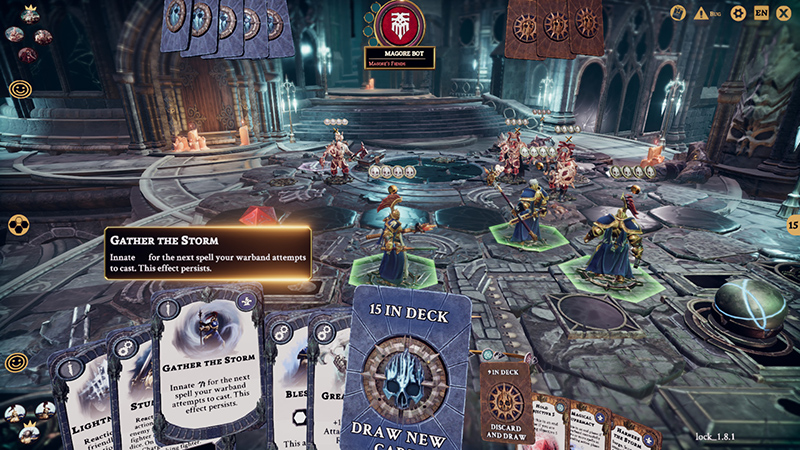Open the settings gear menu
The height and width of the screenshot is (450, 800).
click(x=738, y=13)
